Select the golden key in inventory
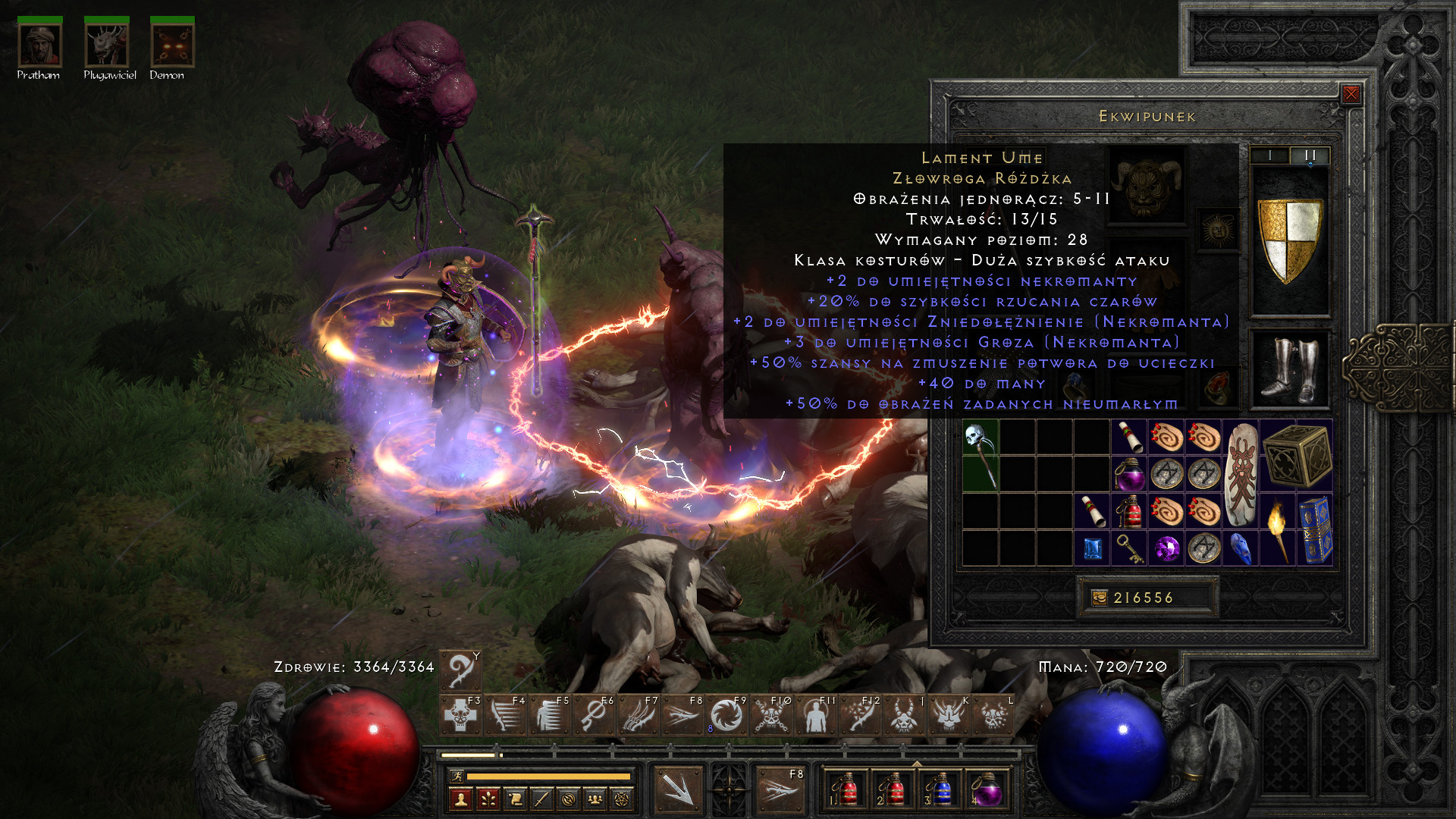1456x819 pixels. pos(1129,548)
